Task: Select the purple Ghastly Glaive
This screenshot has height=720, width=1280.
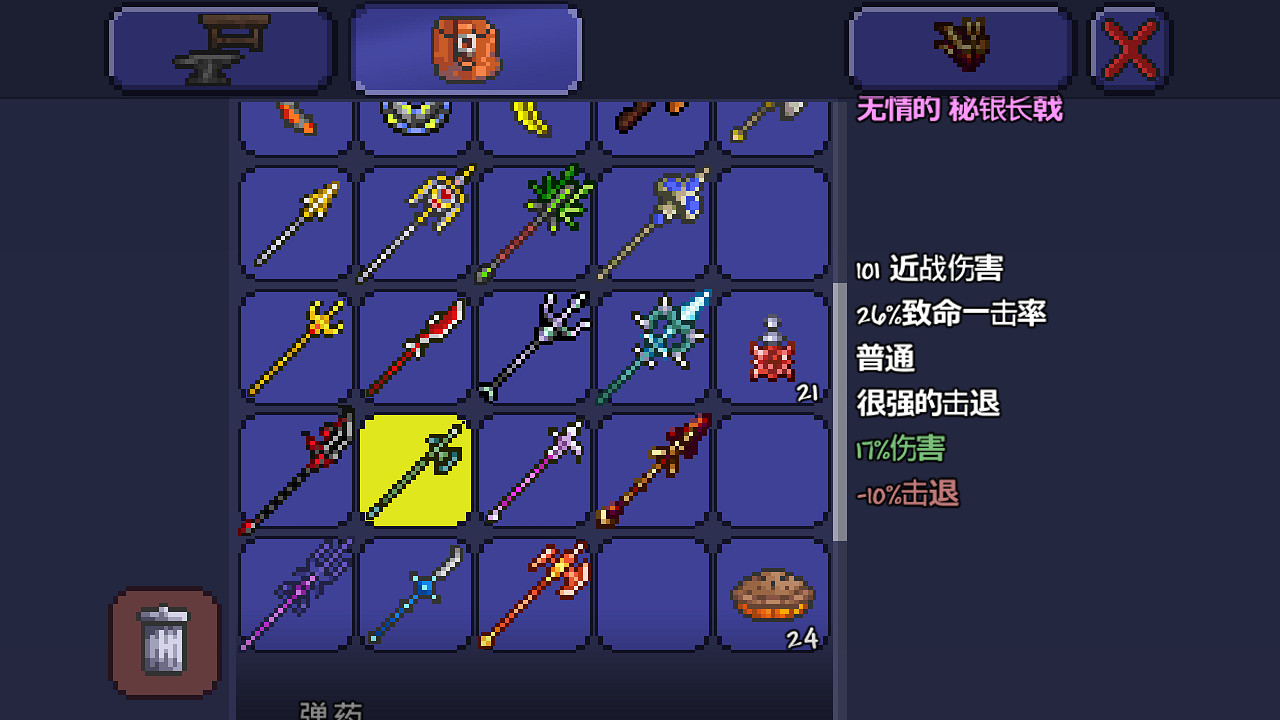Action: 294,595
